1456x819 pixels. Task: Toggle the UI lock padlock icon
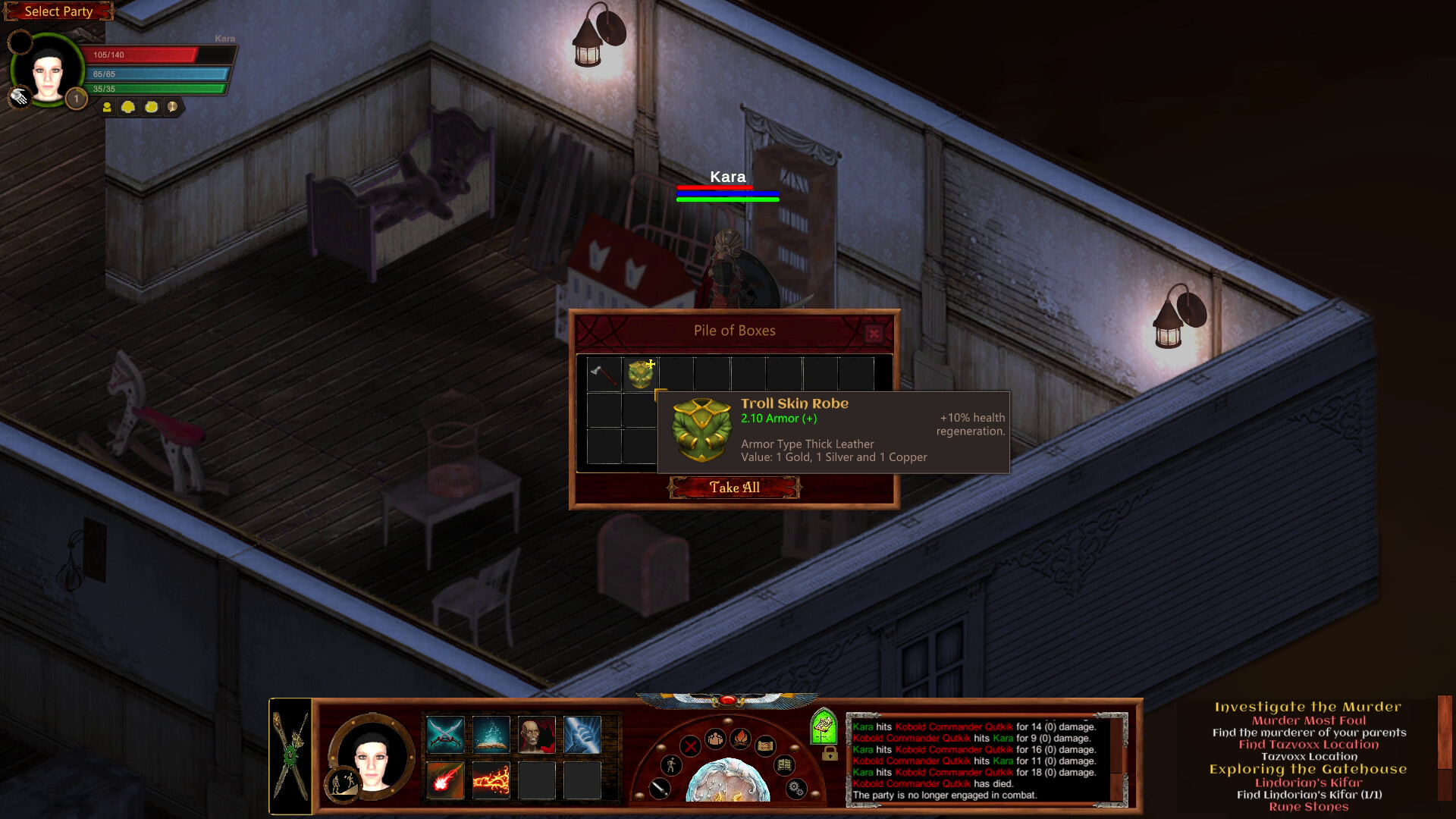coord(830,754)
